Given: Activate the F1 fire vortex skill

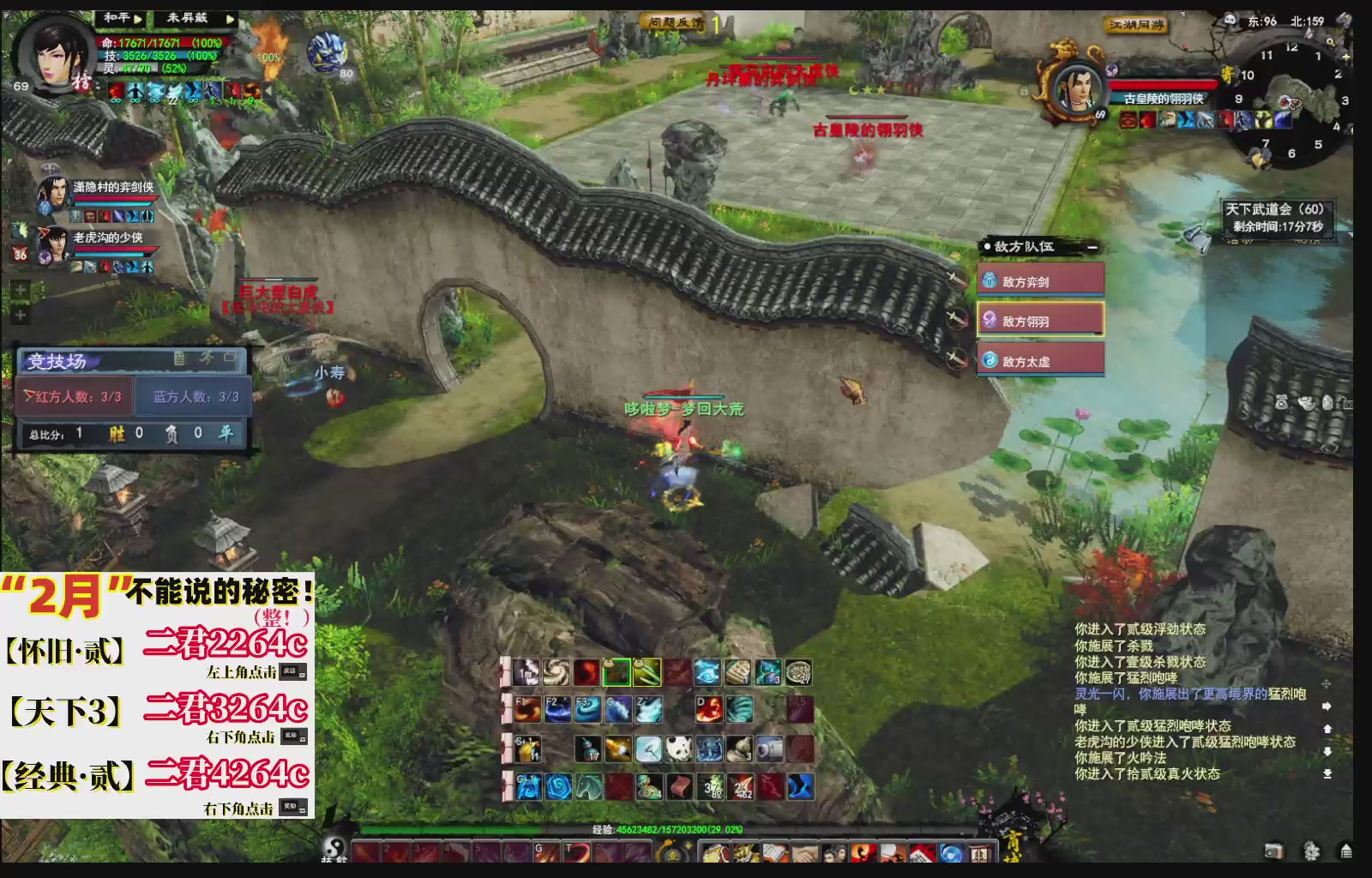Looking at the screenshot, I should tap(528, 710).
